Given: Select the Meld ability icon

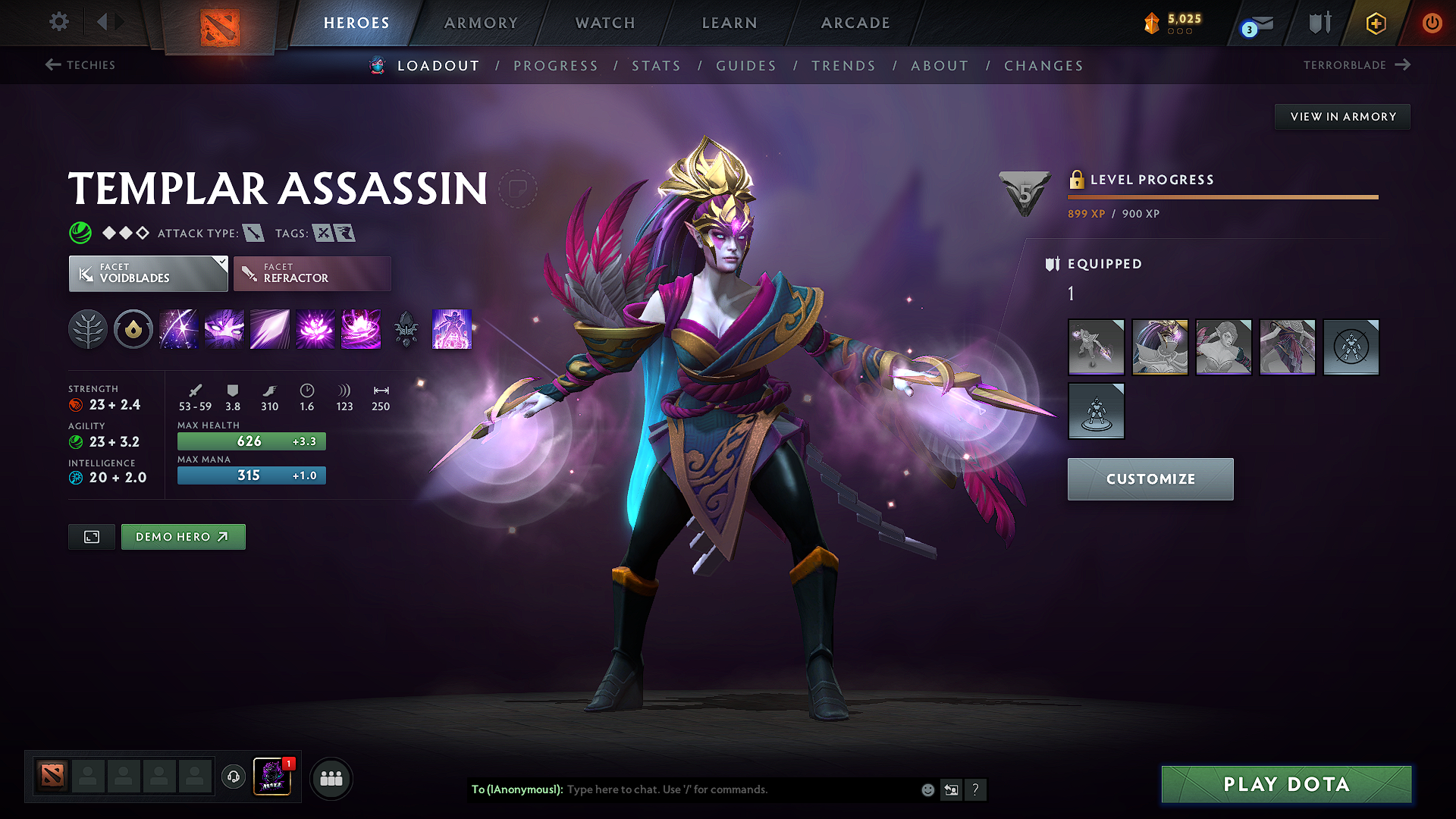Looking at the screenshot, I should point(224,329).
